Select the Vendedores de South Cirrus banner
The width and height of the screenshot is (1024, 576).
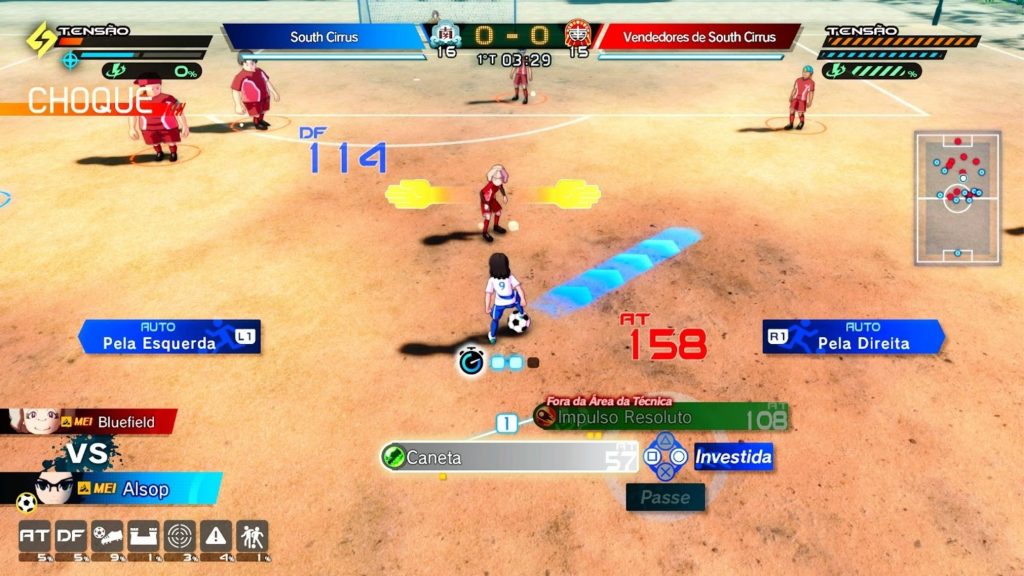[698, 37]
